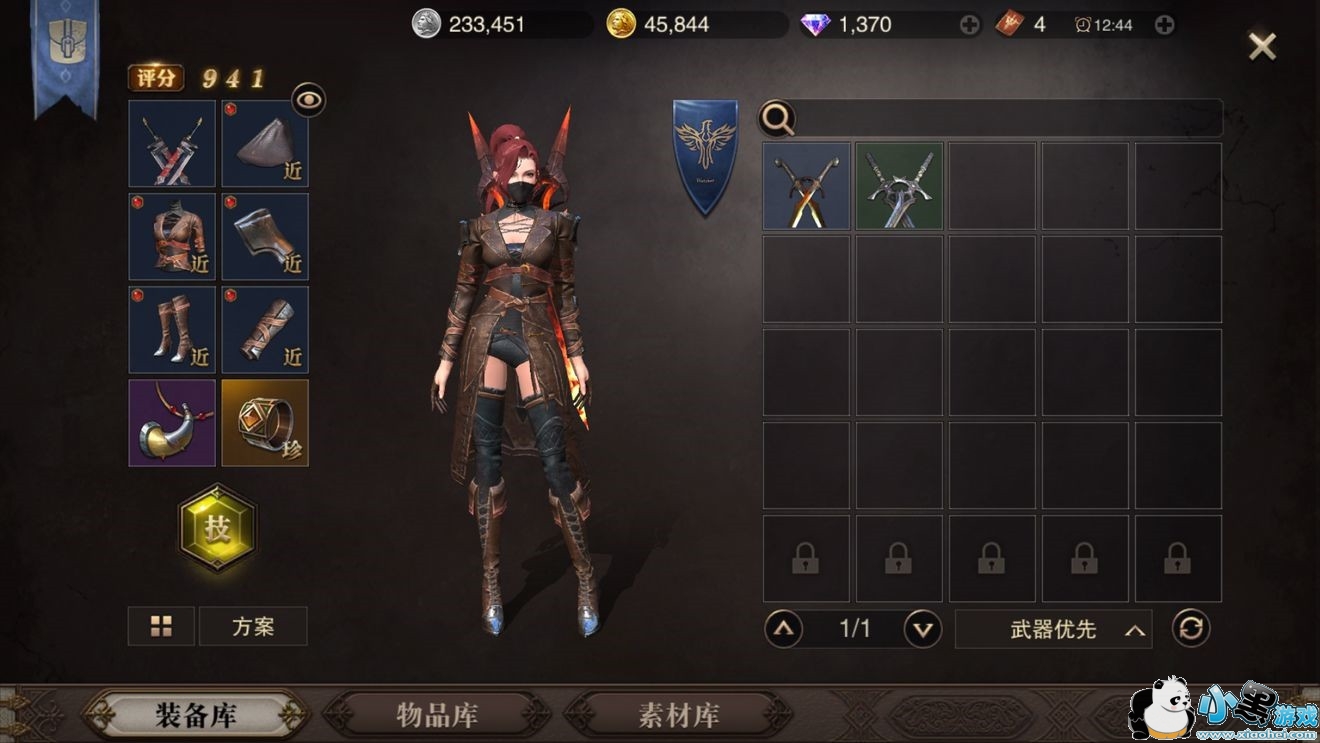Select the equipped leather jacket armor slot
Screen dimensions: 1320x743
tap(172, 237)
